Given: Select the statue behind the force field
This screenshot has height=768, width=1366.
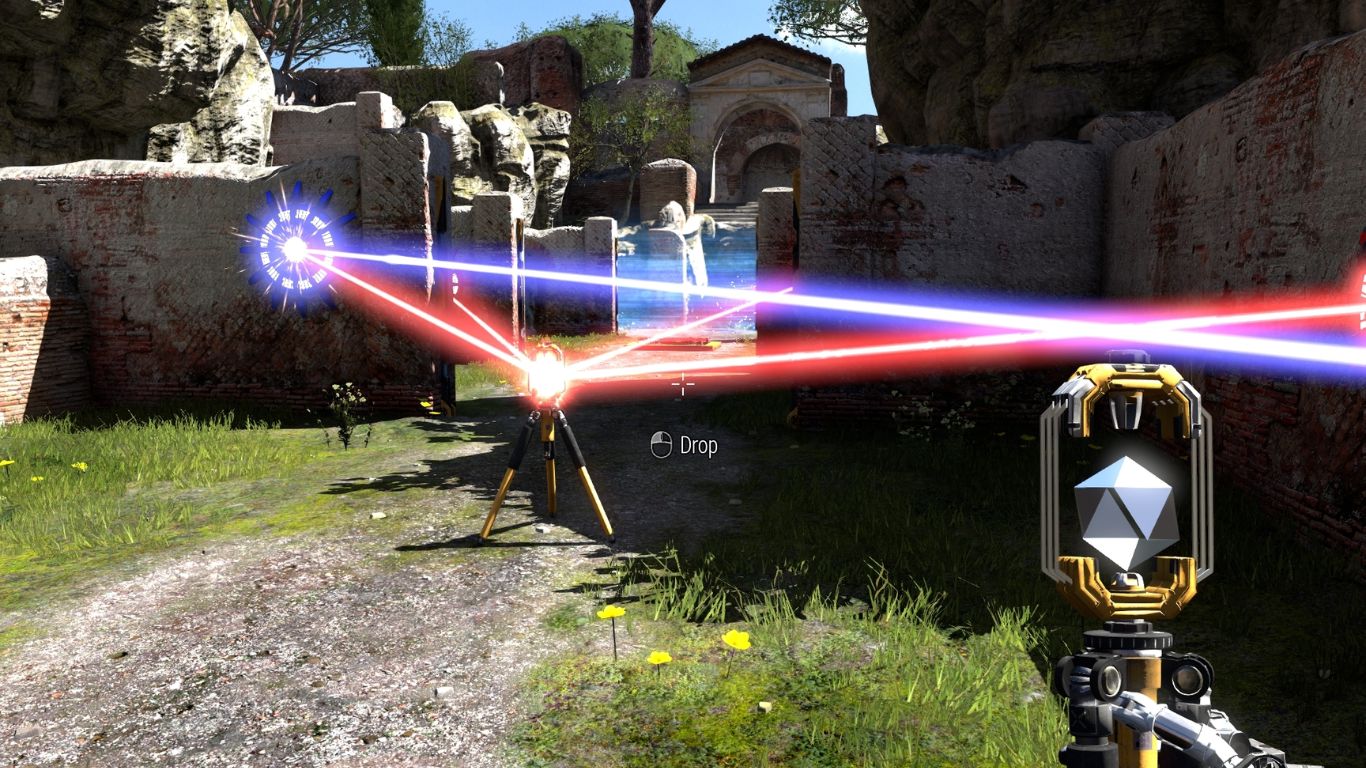Looking at the screenshot, I should click(x=686, y=230).
